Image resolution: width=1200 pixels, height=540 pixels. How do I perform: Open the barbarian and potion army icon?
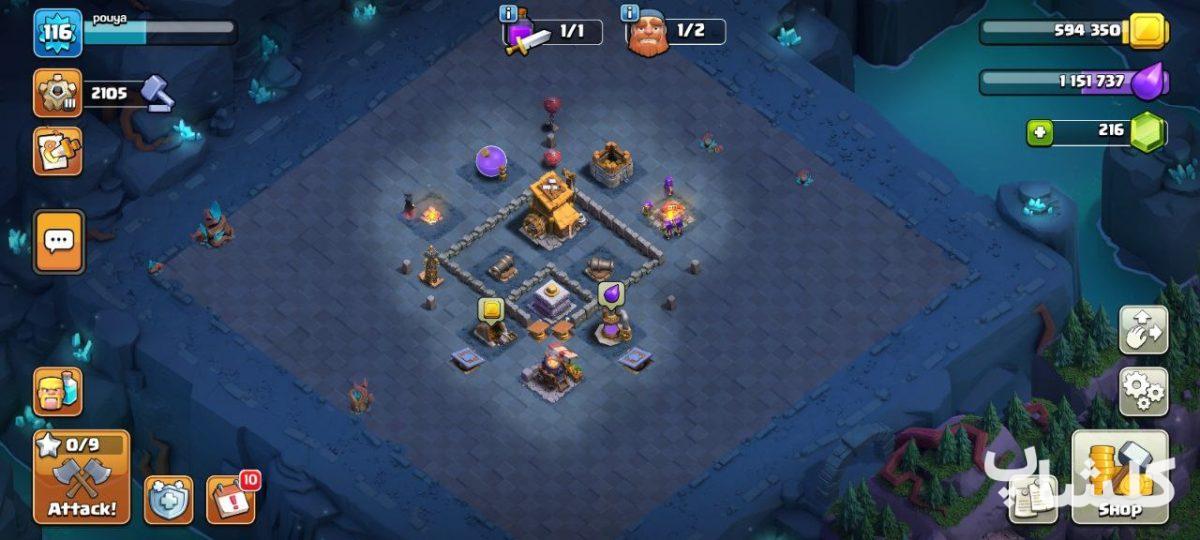coord(58,391)
